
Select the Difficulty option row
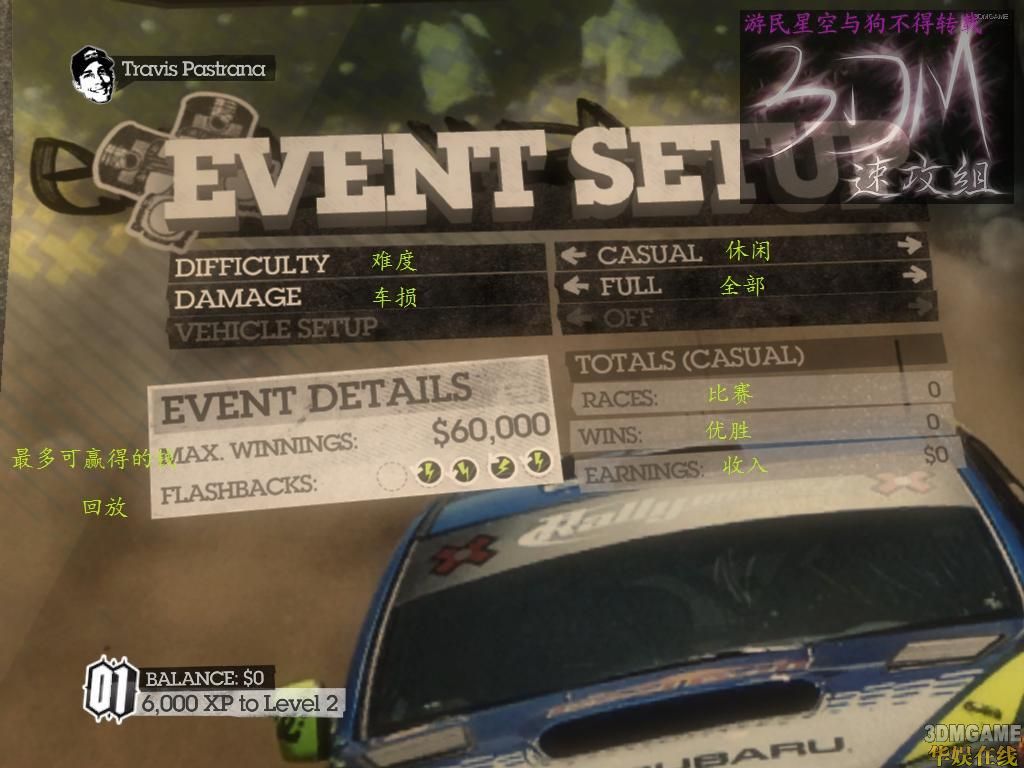coord(252,265)
